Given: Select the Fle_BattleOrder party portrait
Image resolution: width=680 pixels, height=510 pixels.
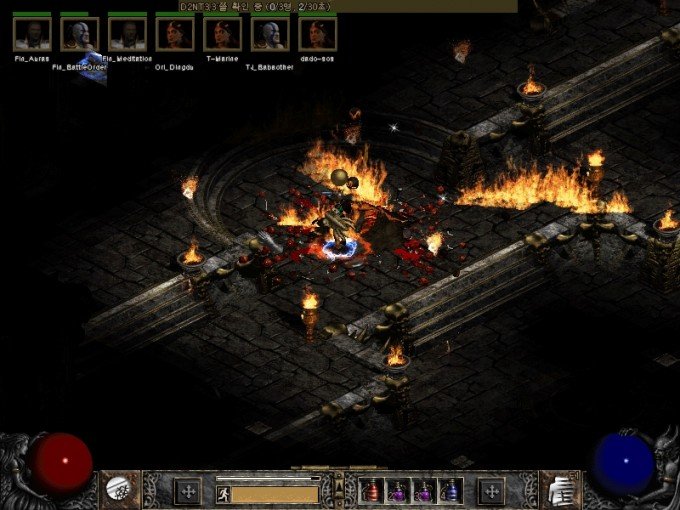Looking at the screenshot, I should 80,34.
